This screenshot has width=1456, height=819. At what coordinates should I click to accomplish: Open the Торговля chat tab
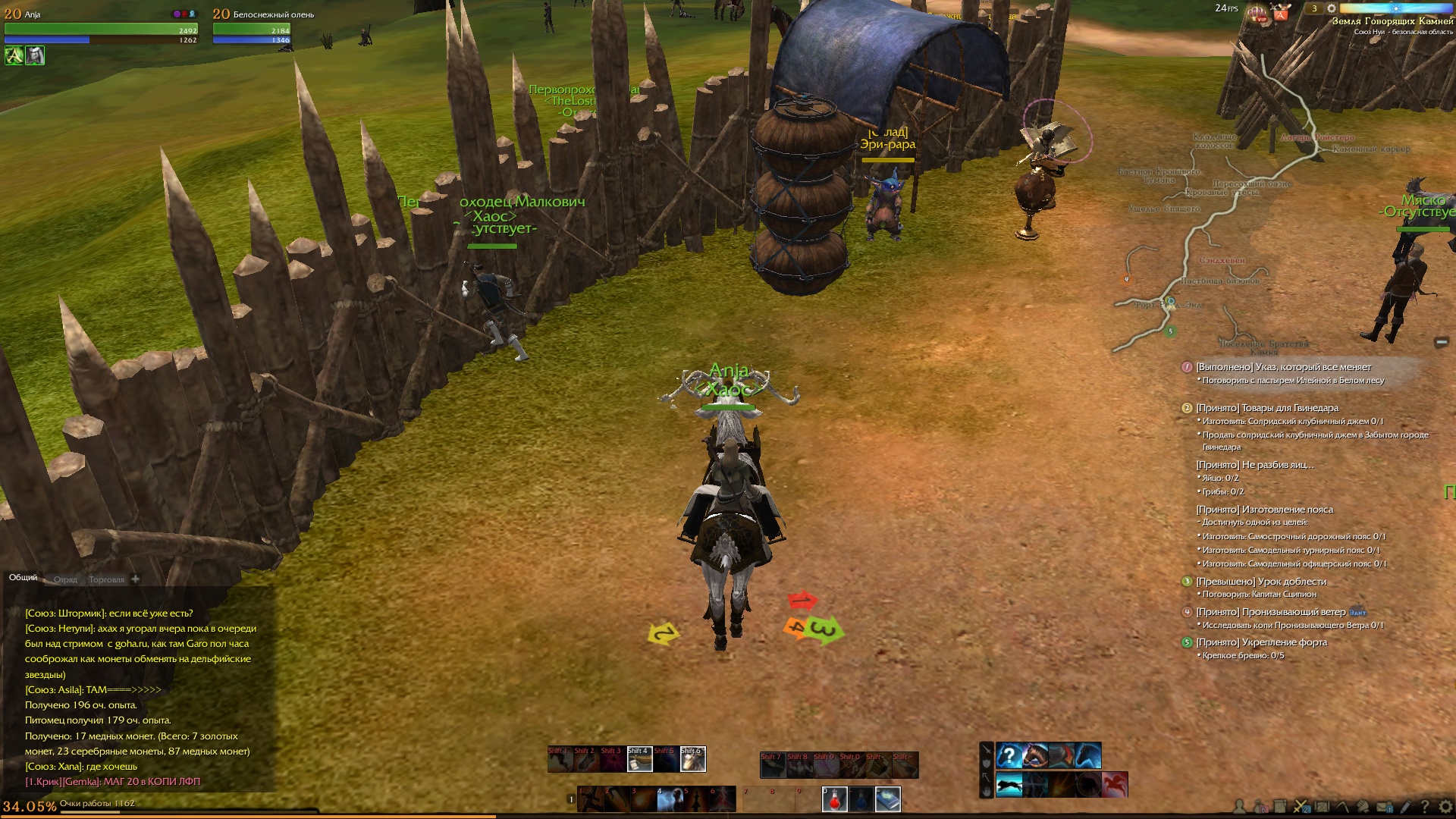pos(106,579)
